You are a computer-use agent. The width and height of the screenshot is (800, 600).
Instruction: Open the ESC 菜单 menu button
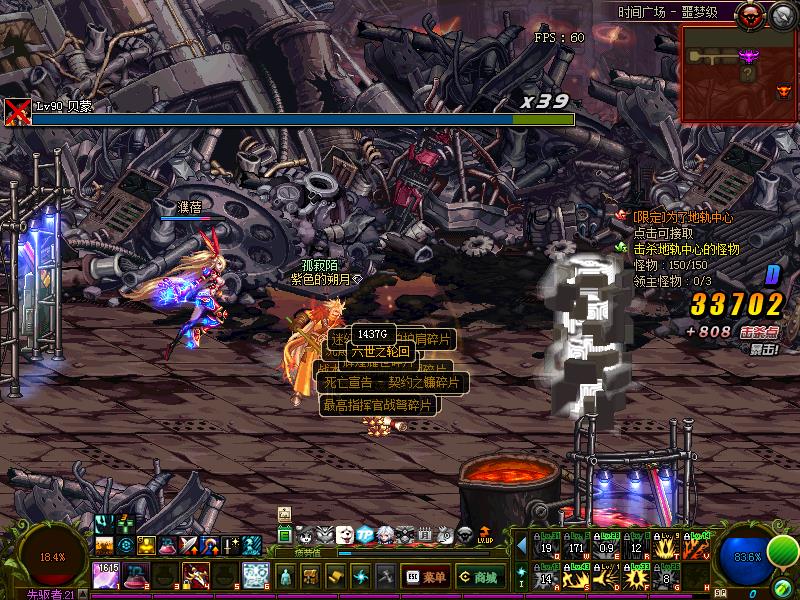424,576
